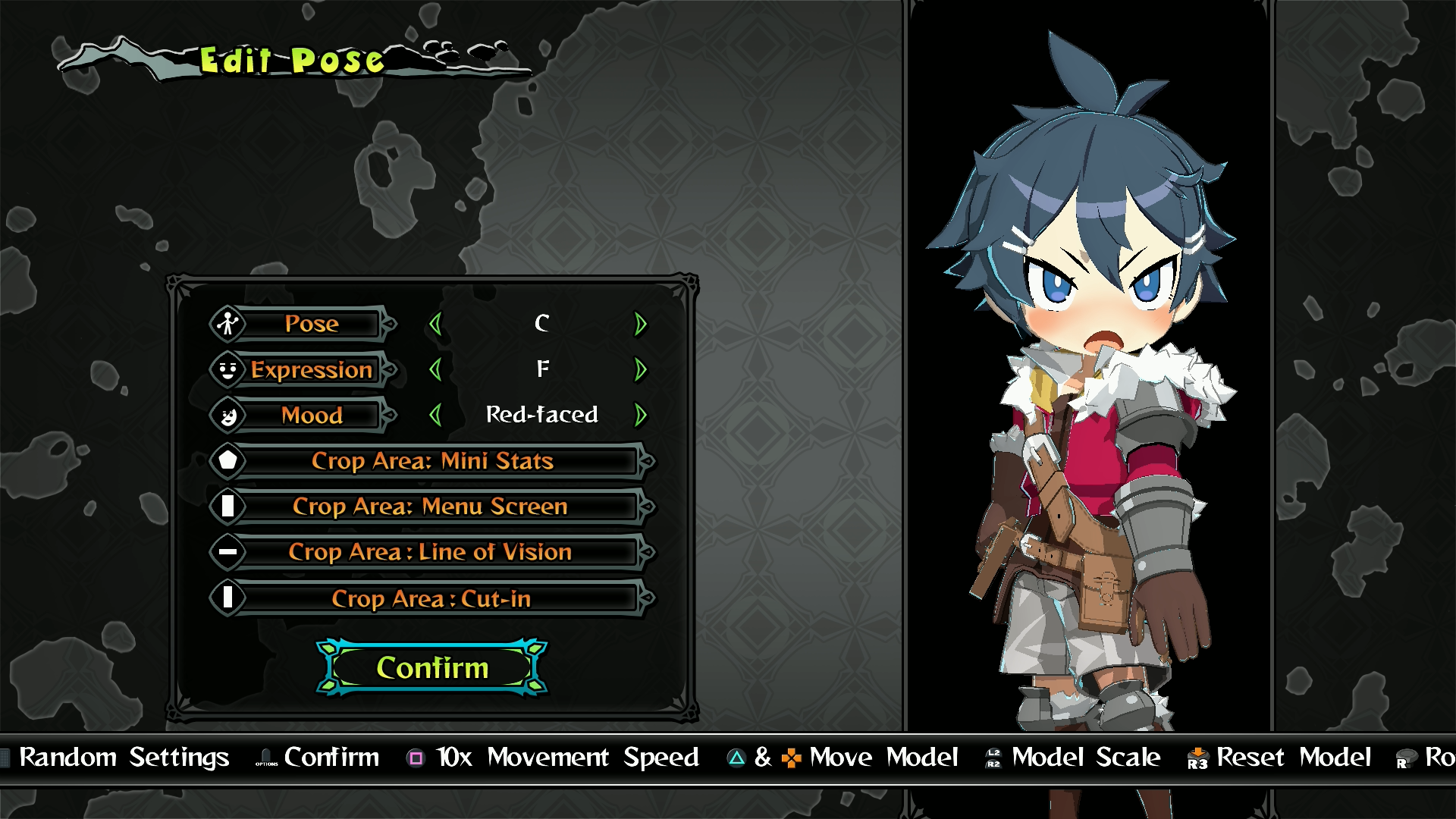Screen dimensions: 1456x819
Task: Open Crop Area: Menu Screen
Action: pyautogui.click(x=431, y=507)
